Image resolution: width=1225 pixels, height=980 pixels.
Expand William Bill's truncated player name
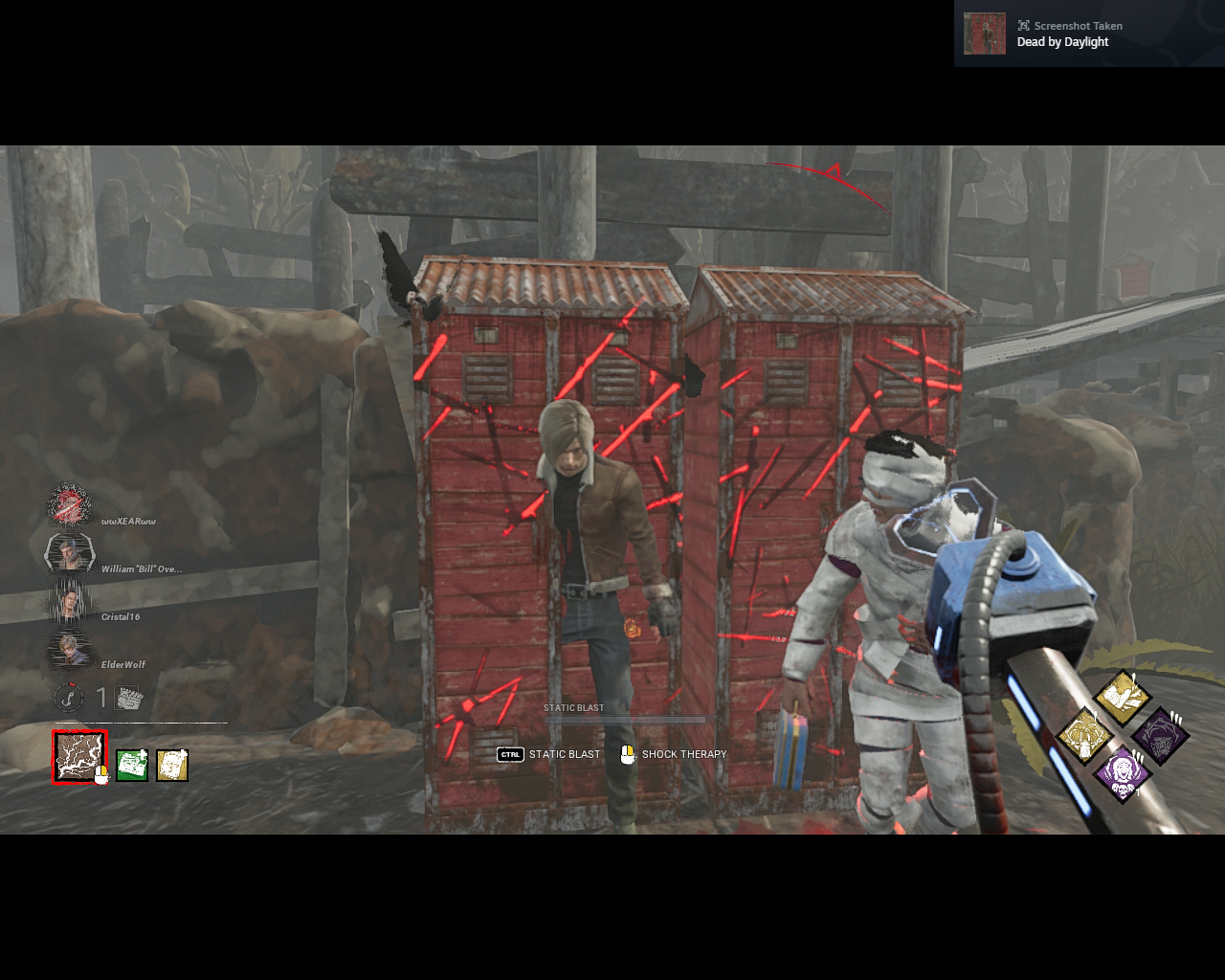point(141,568)
